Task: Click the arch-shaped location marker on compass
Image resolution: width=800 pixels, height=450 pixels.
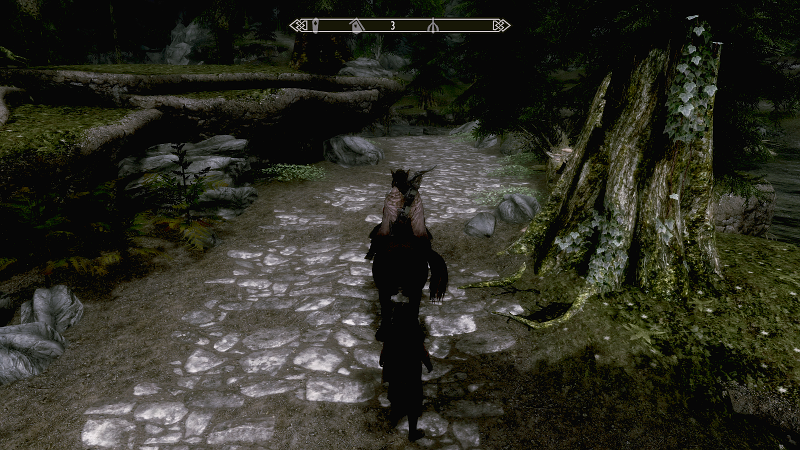Action: (x=432, y=26)
